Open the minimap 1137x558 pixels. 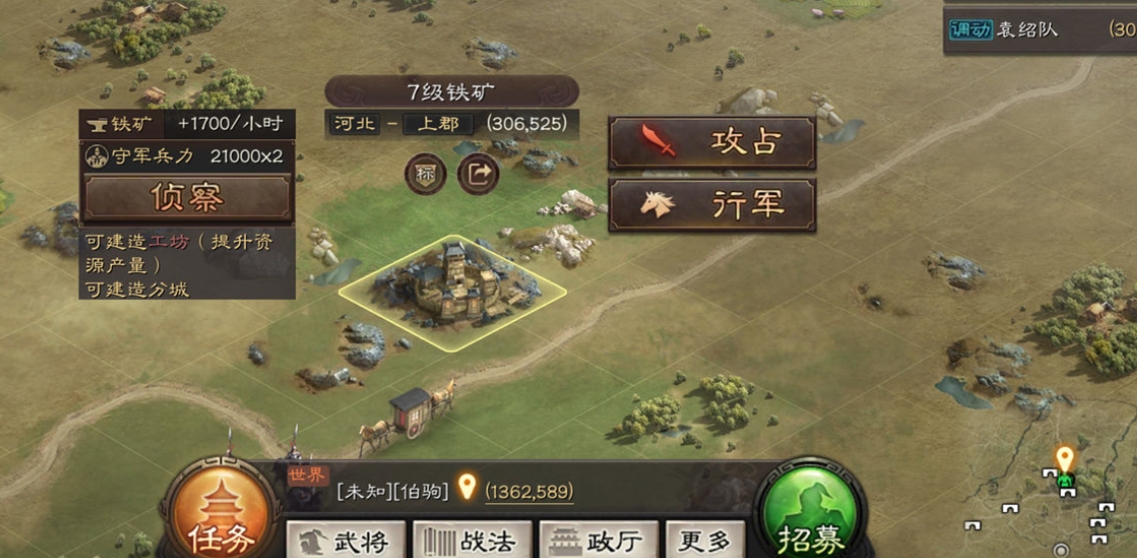(1050, 500)
